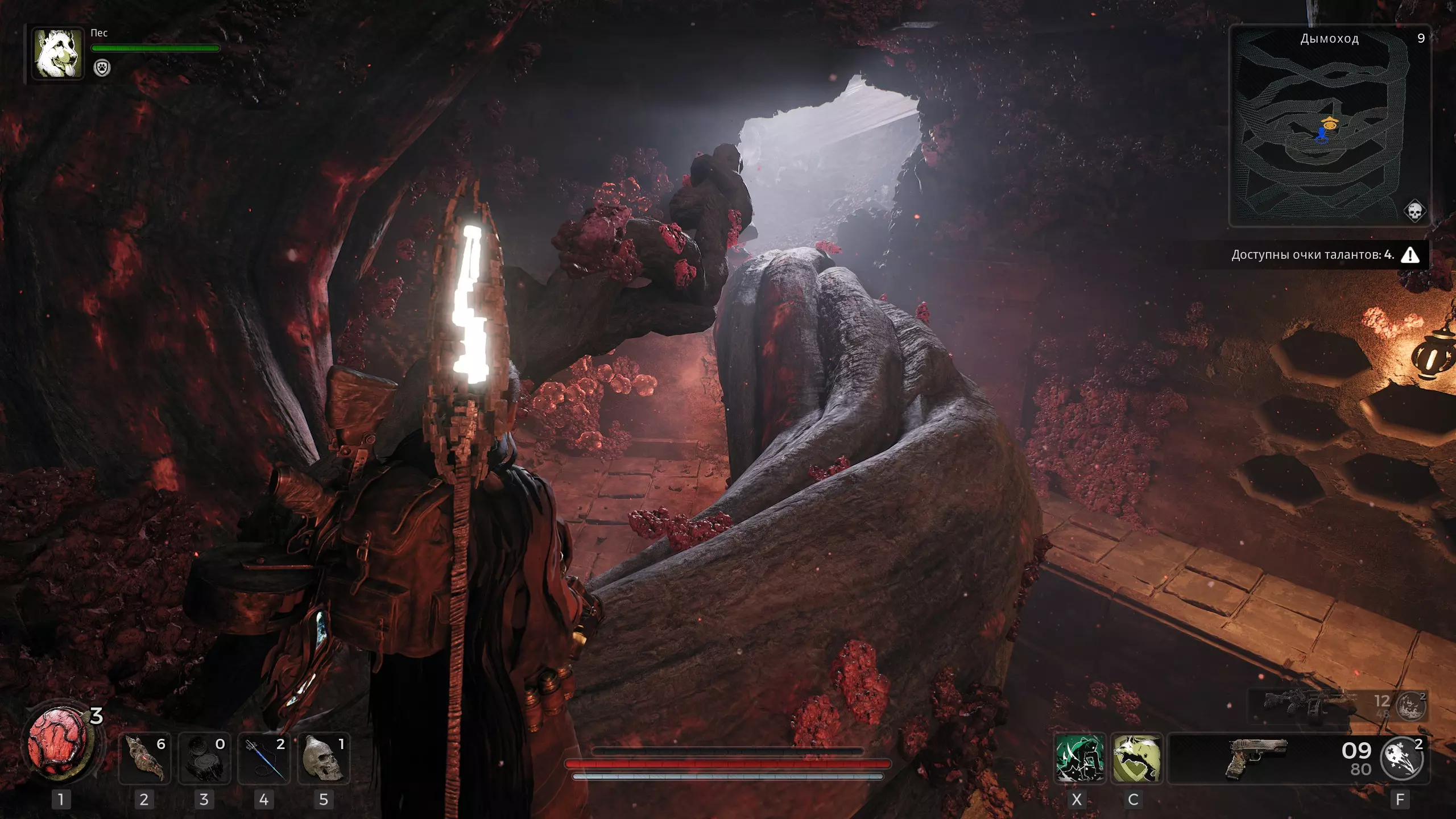This screenshot has width=1456, height=819.
Task: Activate the green skill bound to X
Action: point(1079,758)
